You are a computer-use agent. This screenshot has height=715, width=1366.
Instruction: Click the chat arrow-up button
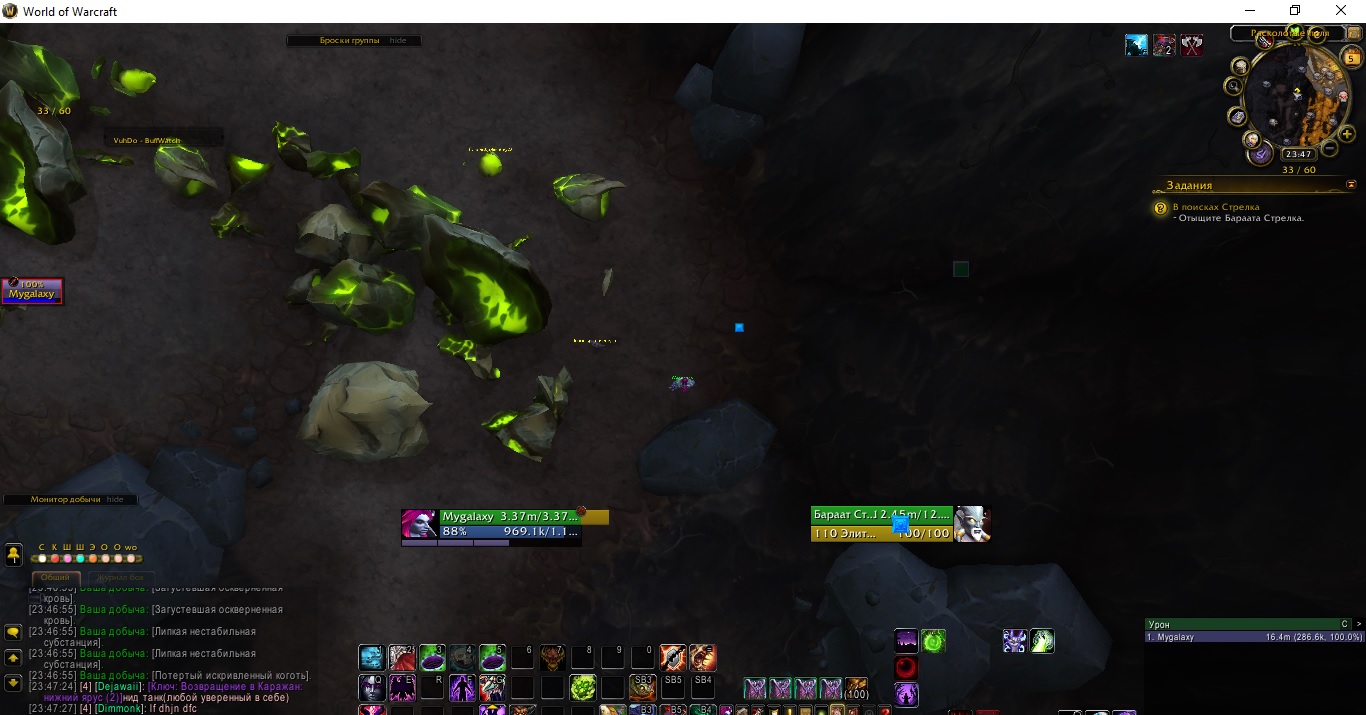[14, 658]
